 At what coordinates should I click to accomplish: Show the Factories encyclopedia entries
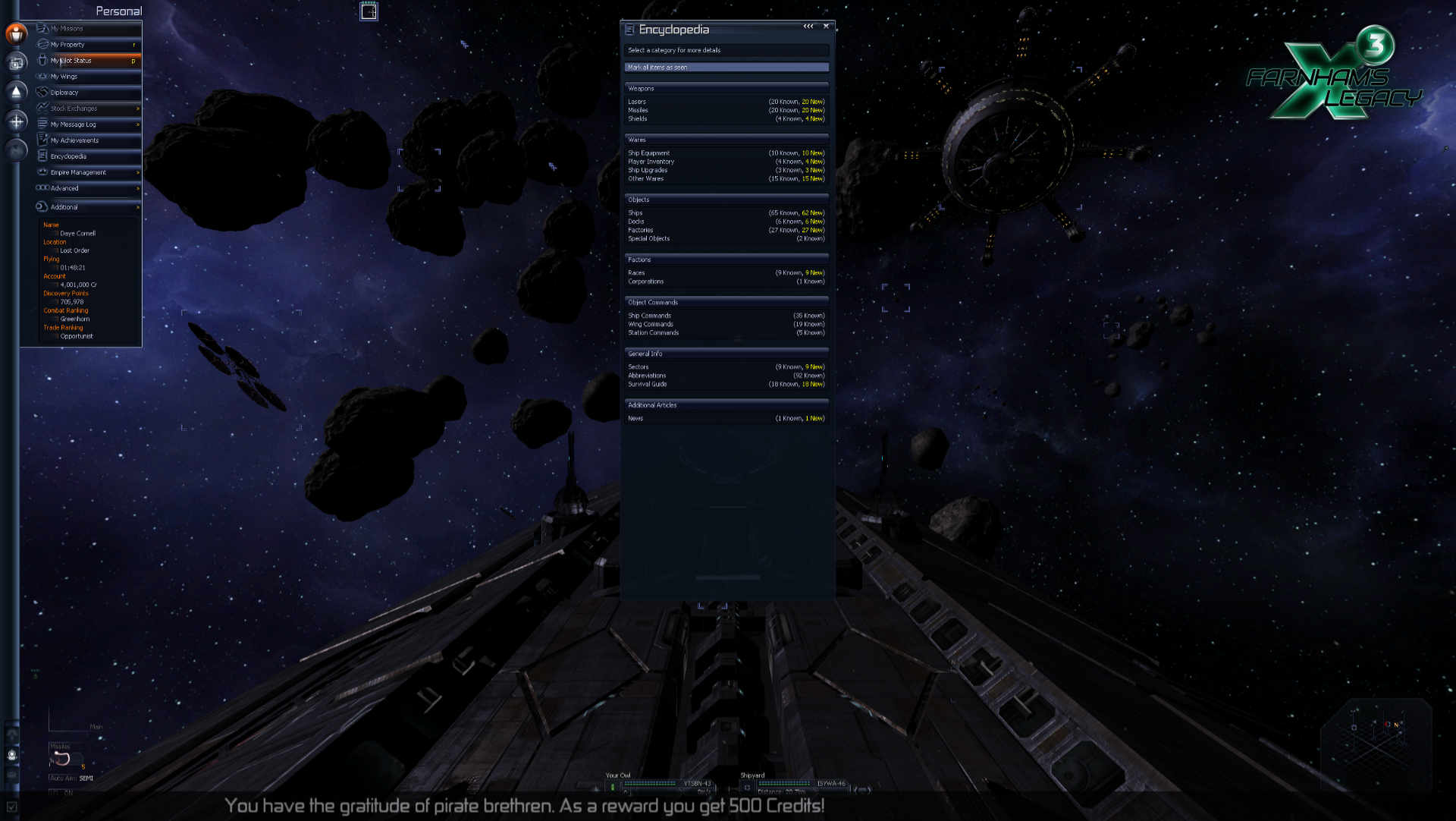(x=640, y=230)
